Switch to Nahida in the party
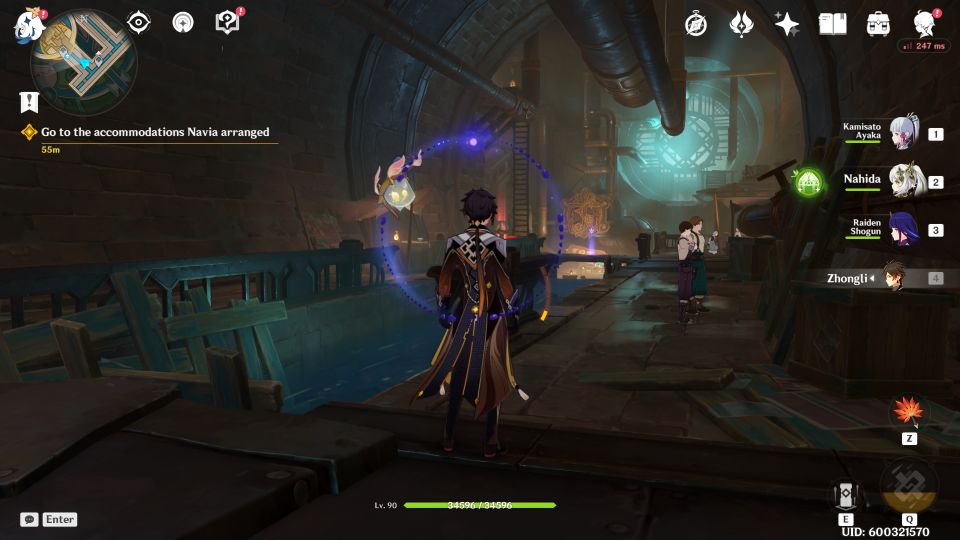Screen dimensions: 960x540 click(x=903, y=181)
